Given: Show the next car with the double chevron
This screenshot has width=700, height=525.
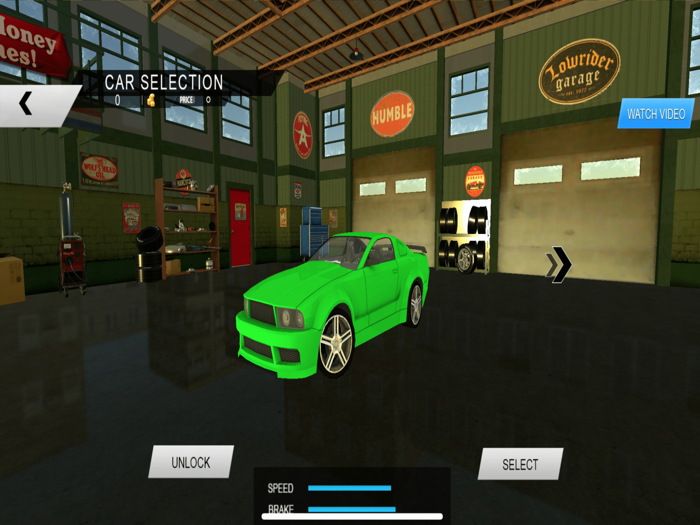Looking at the screenshot, I should [x=559, y=265].
